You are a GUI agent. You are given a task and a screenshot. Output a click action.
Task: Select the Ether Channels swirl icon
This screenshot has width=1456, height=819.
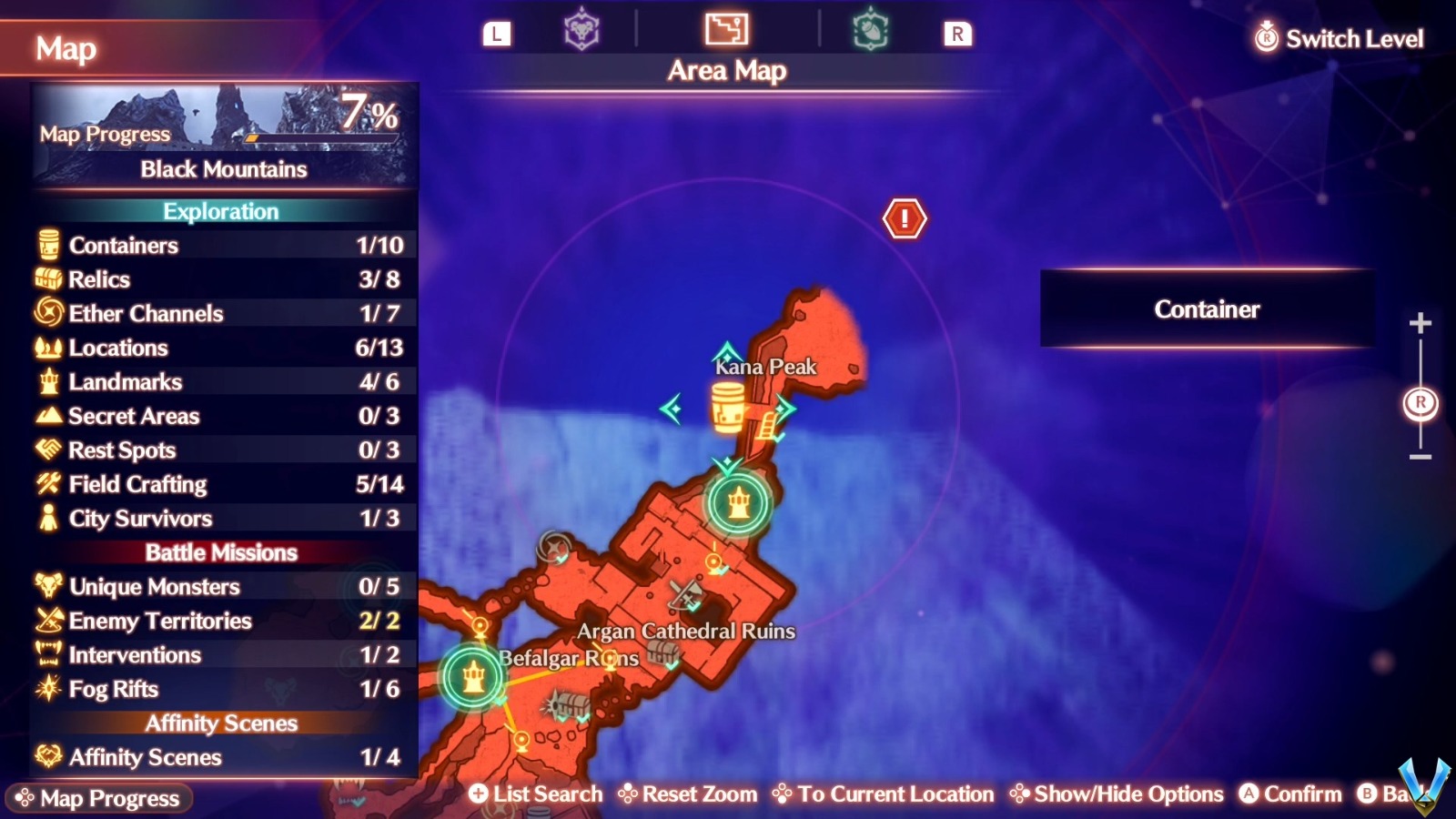point(47,313)
